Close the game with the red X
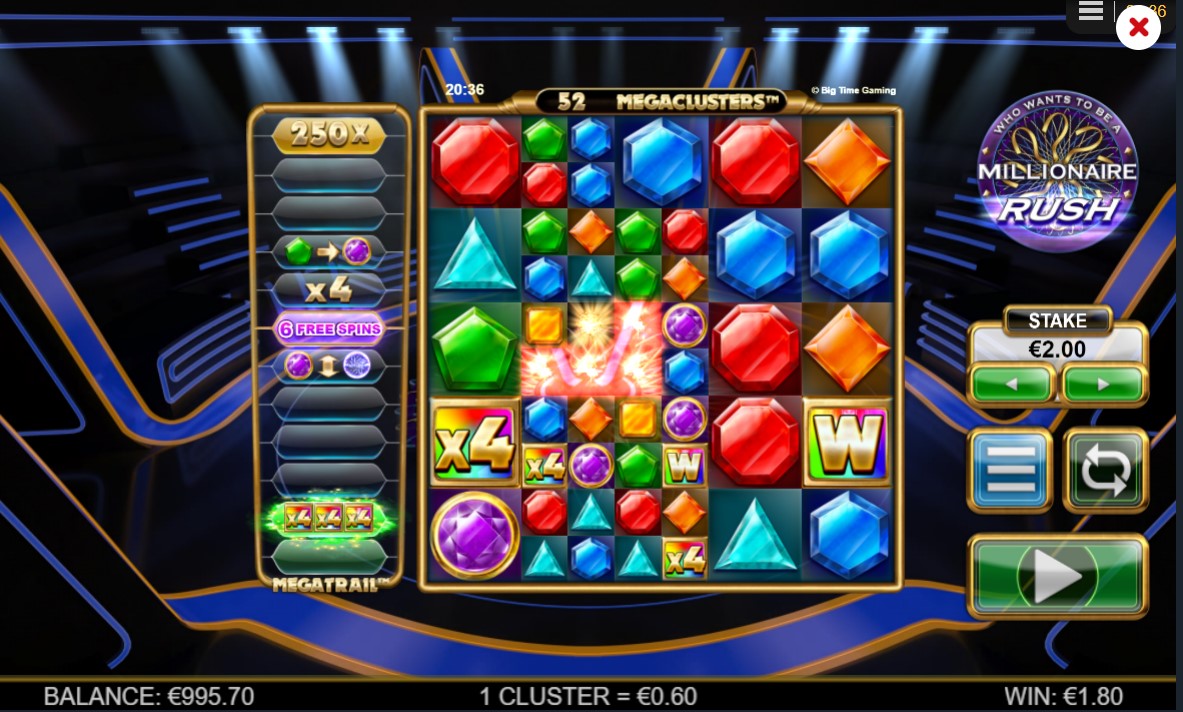 (x=1138, y=28)
